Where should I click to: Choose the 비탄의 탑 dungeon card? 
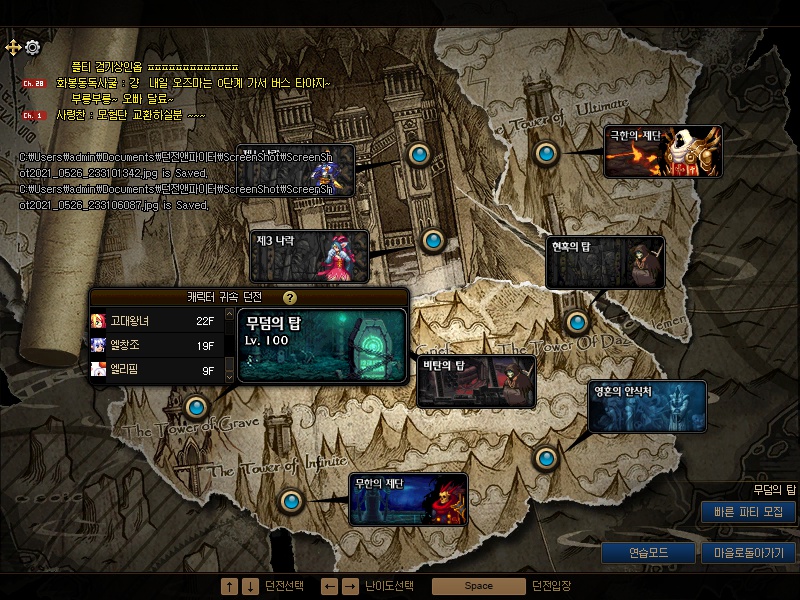[x=476, y=381]
